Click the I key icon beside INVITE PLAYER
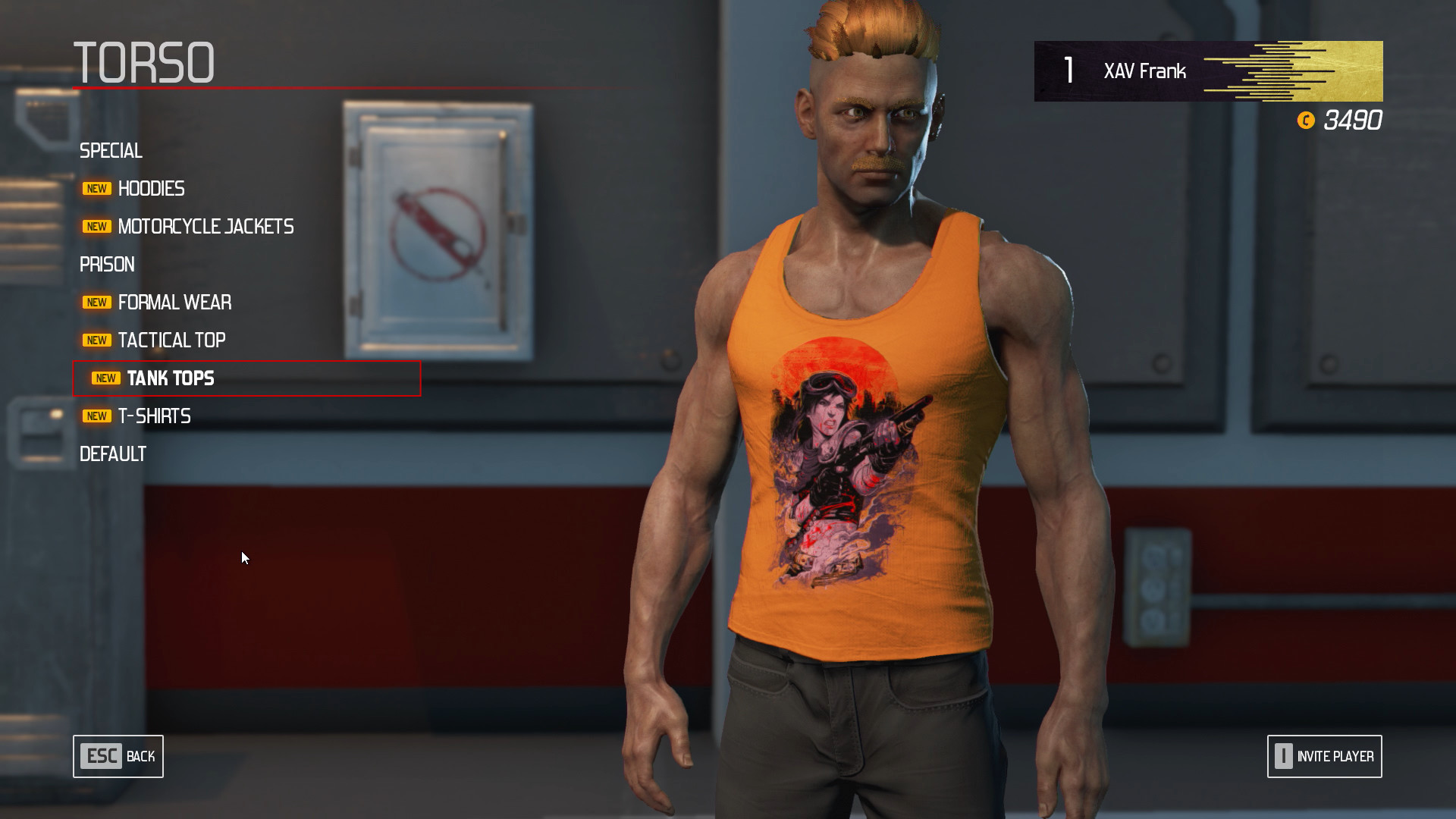Viewport: 1456px width, 819px height. coord(1282,756)
